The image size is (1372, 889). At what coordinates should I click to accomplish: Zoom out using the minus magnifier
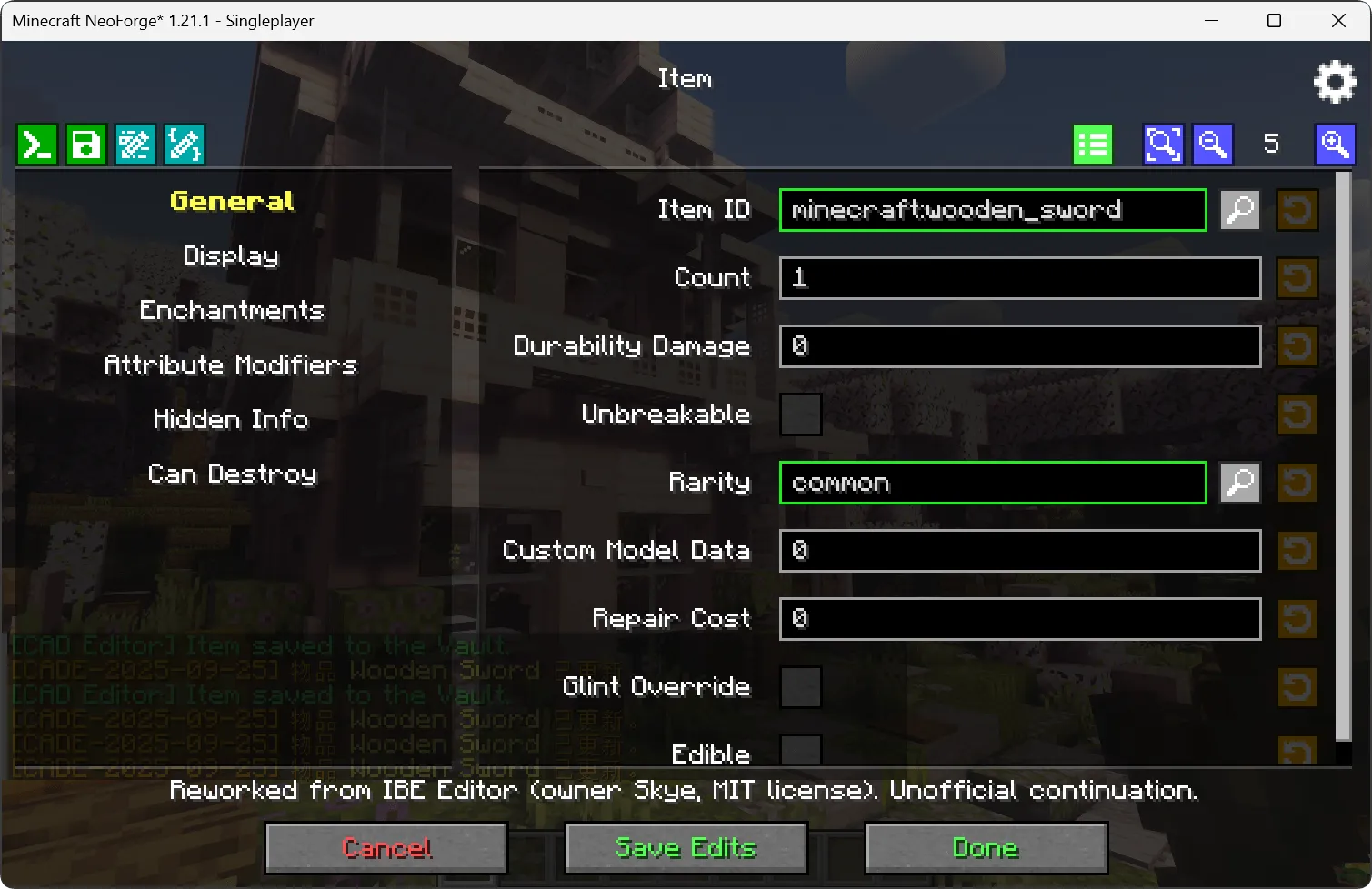click(1213, 144)
